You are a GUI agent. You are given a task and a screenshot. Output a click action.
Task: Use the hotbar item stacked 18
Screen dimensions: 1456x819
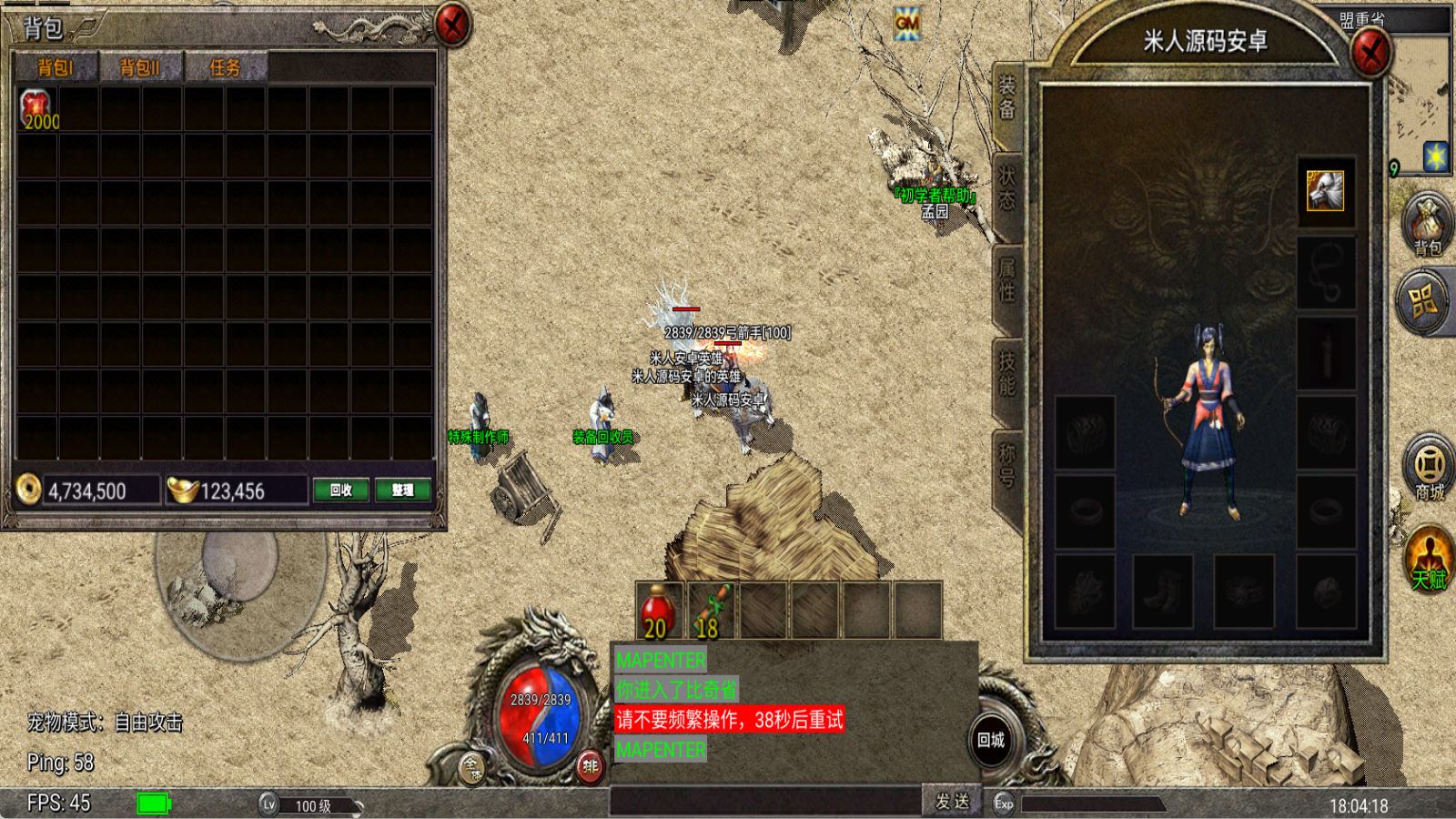(711, 612)
